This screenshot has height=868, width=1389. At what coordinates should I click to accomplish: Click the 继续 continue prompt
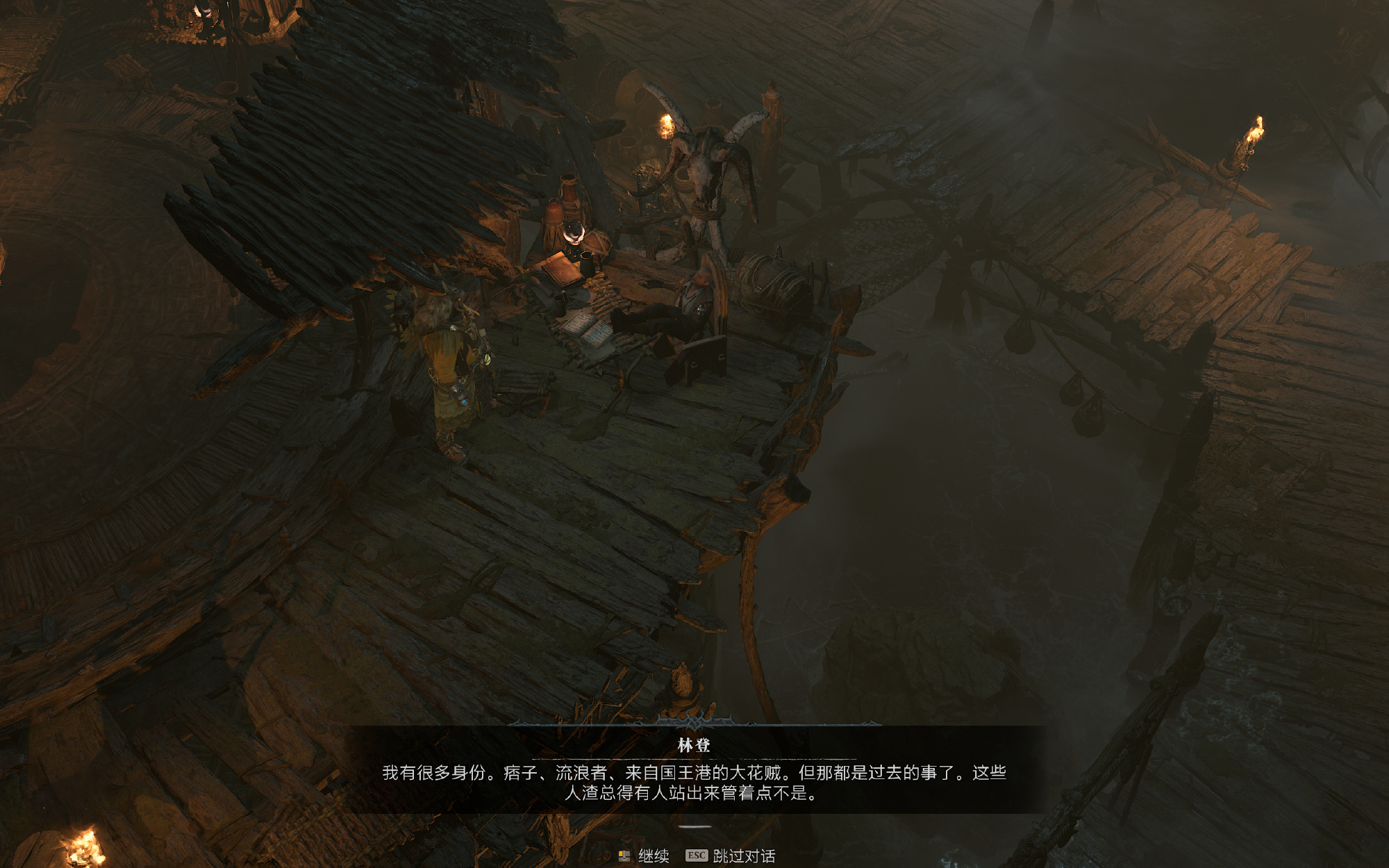click(x=655, y=855)
